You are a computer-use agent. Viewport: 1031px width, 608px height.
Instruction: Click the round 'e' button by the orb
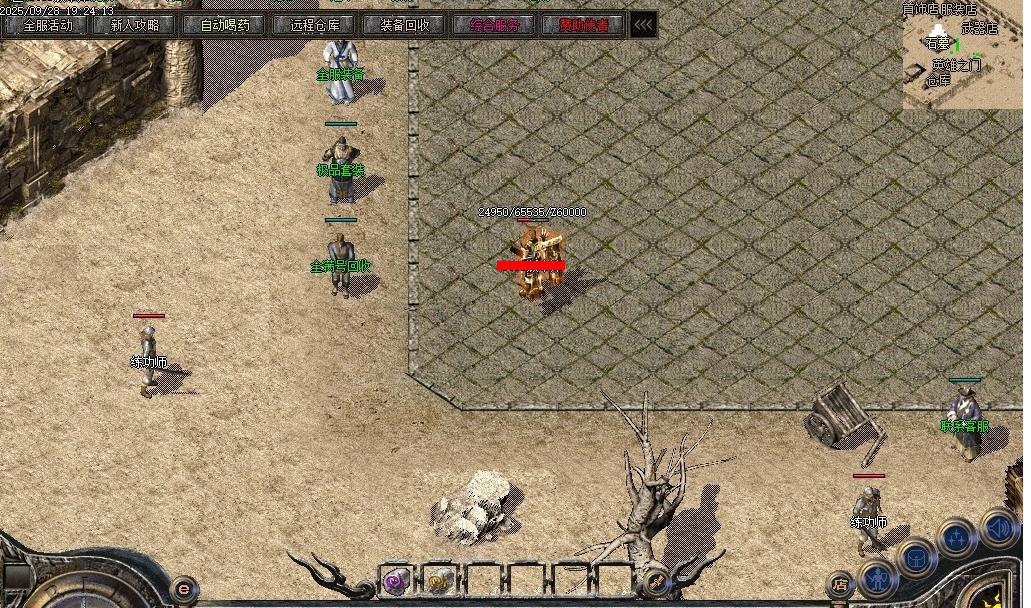[x=183, y=588]
